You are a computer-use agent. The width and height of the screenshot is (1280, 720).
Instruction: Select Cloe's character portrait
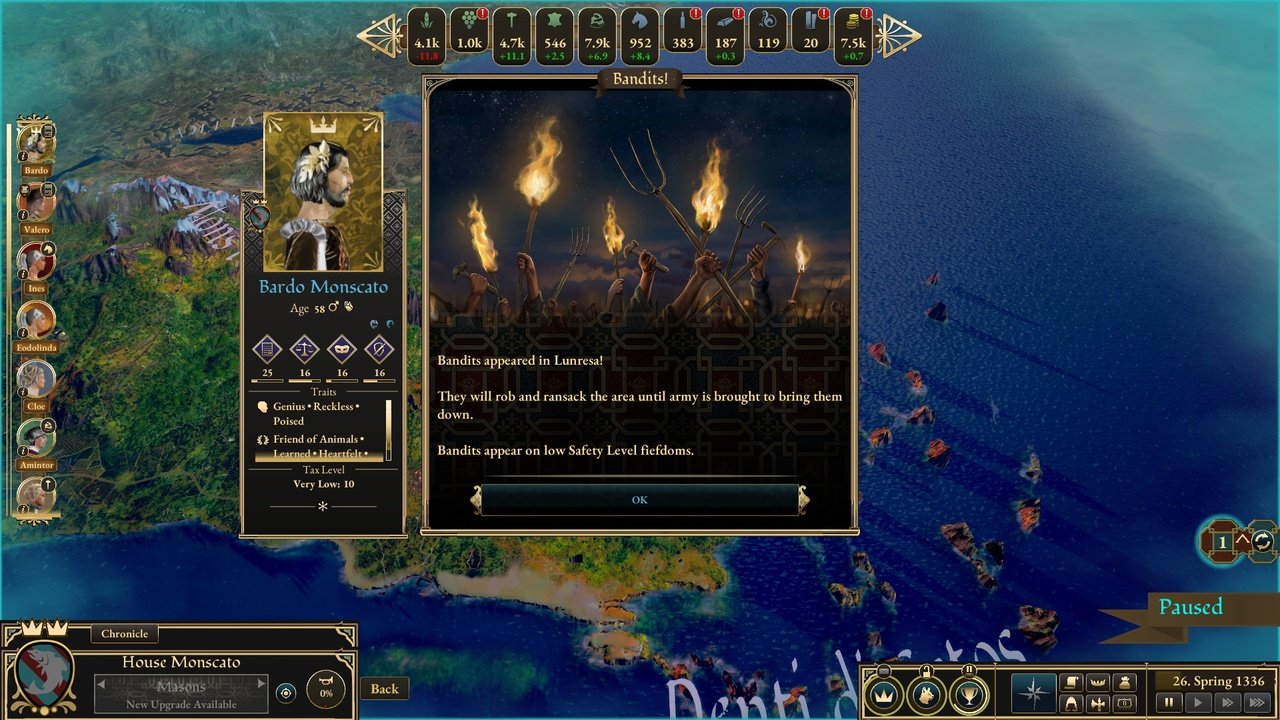[36, 380]
